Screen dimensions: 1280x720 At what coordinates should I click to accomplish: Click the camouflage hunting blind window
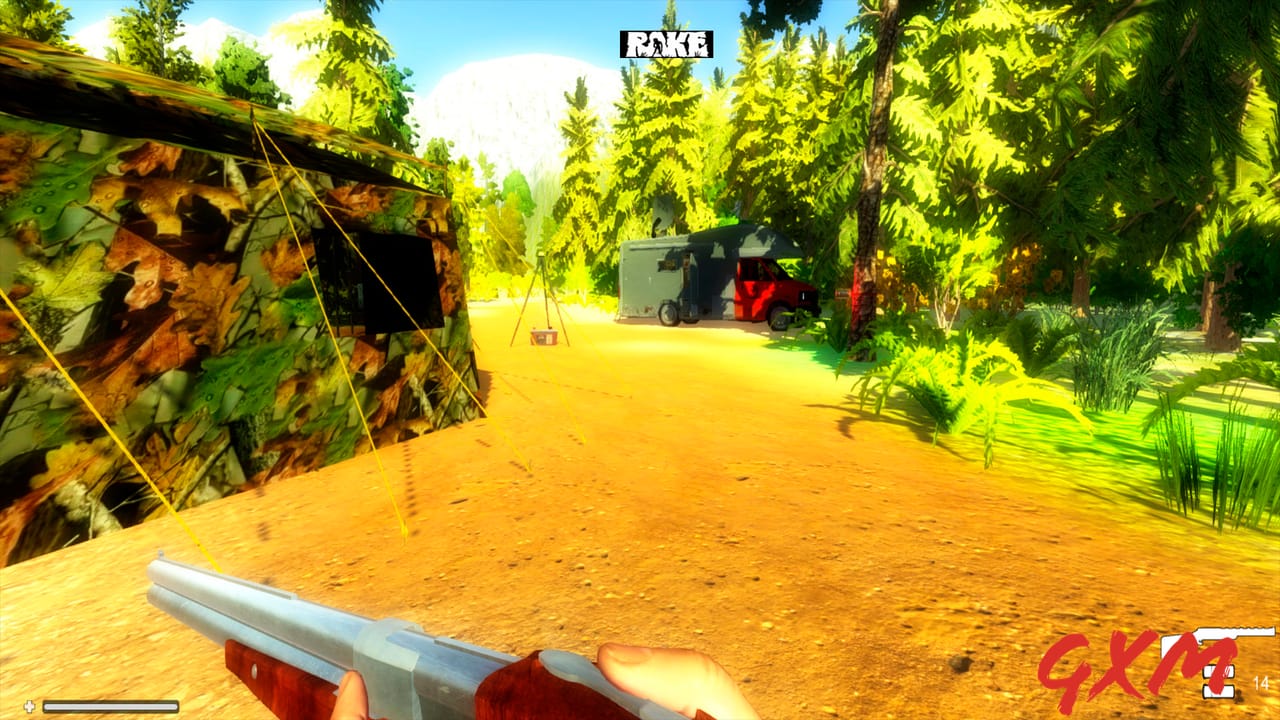pos(380,280)
